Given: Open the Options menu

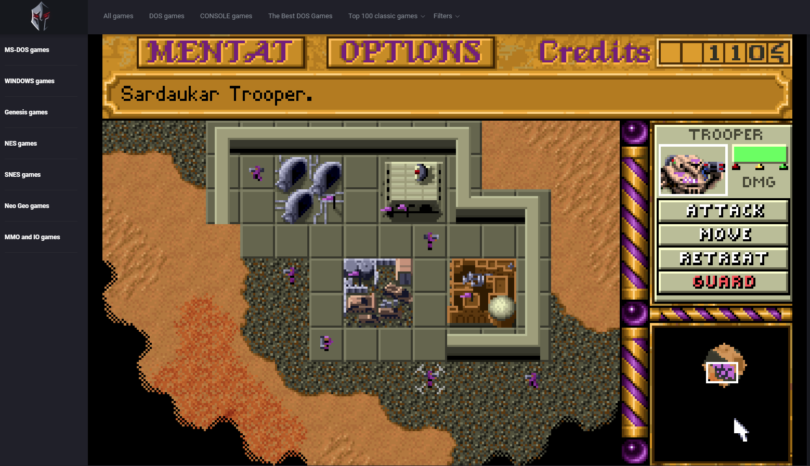Looking at the screenshot, I should coord(410,52).
